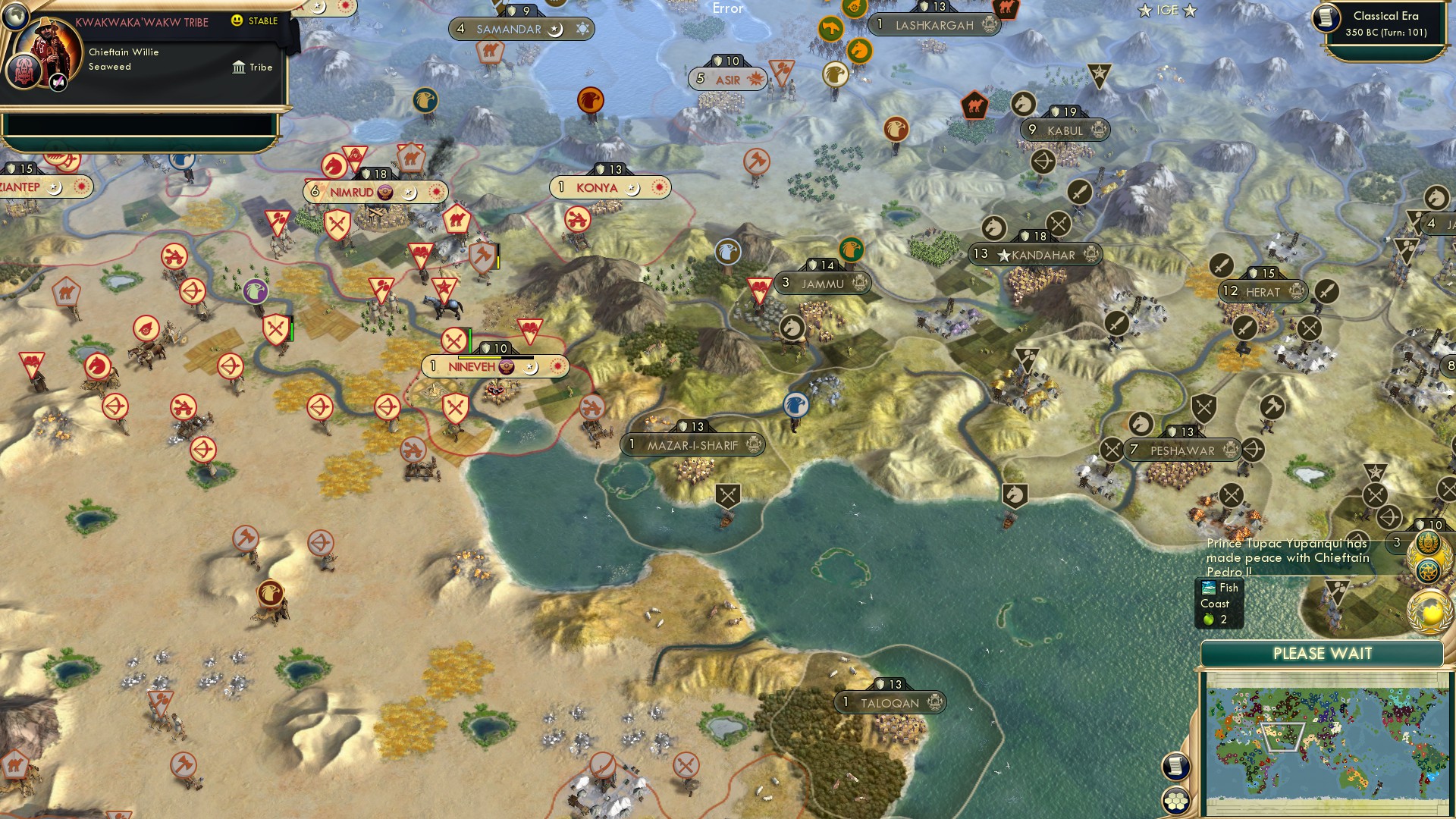The height and width of the screenshot is (819, 1456).
Task: Toggle strategic view with the globe icon
Action: 16,17
